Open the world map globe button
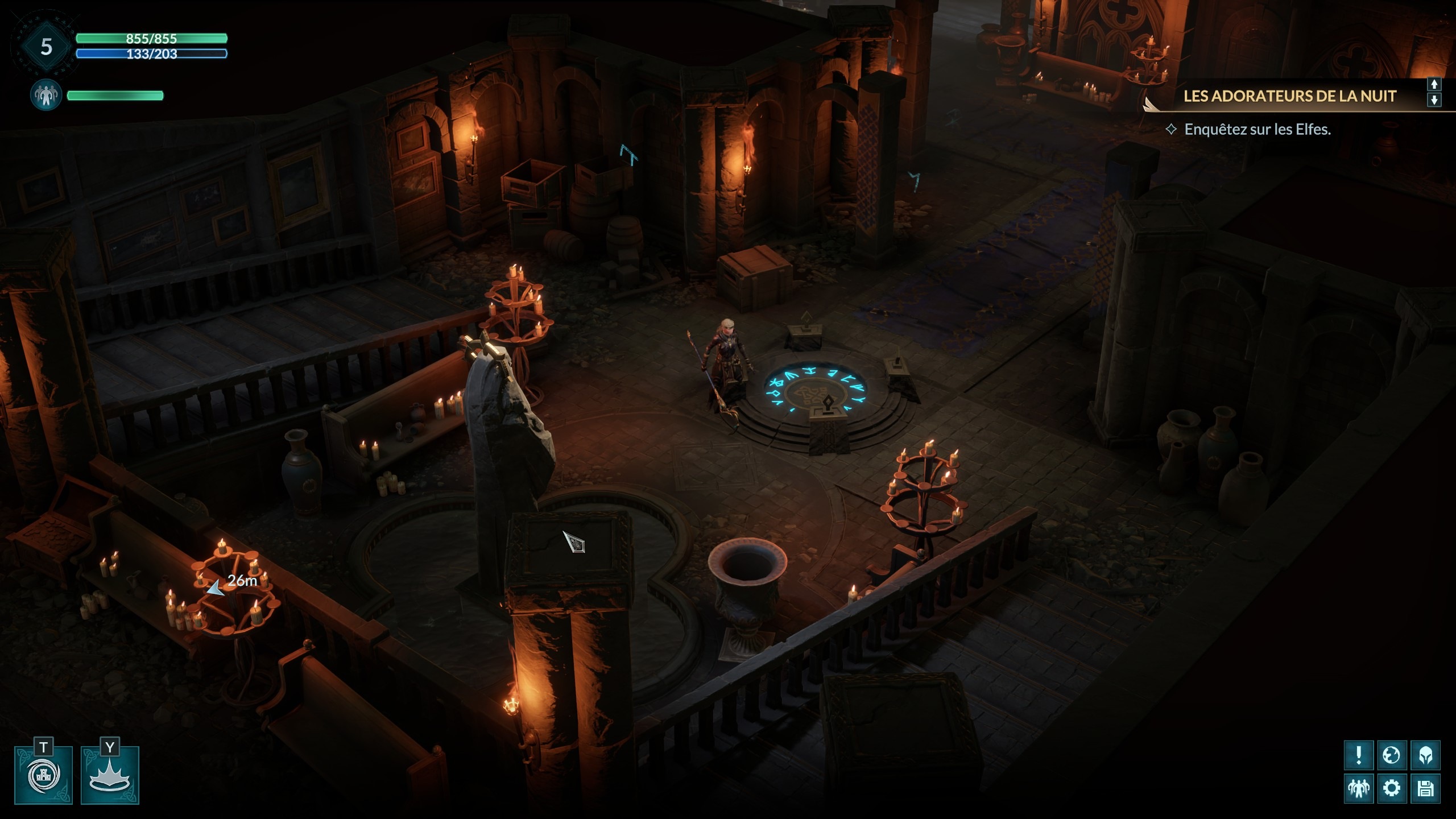 point(1392,755)
